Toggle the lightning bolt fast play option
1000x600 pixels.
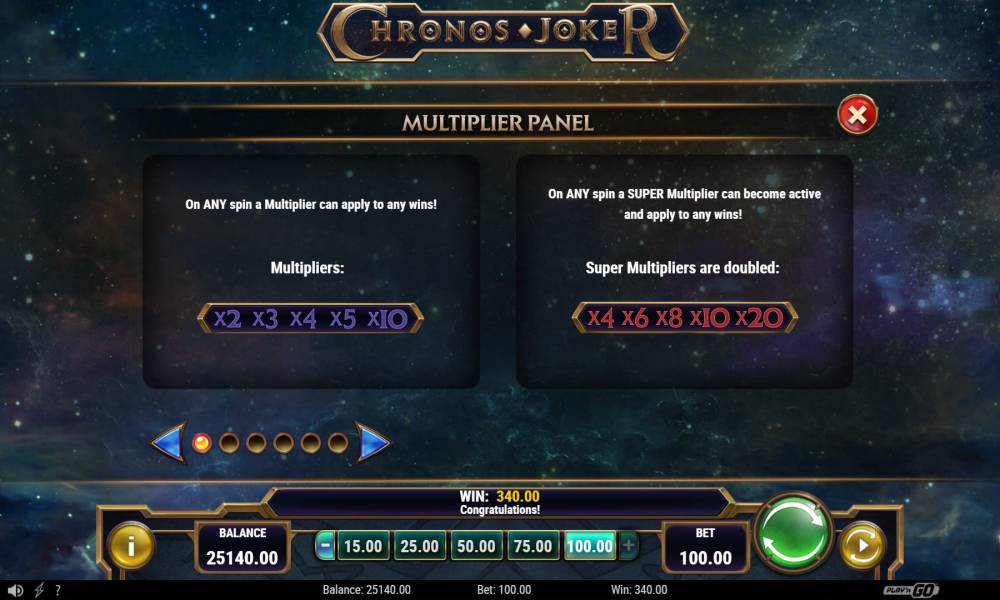pyautogui.click(x=40, y=590)
